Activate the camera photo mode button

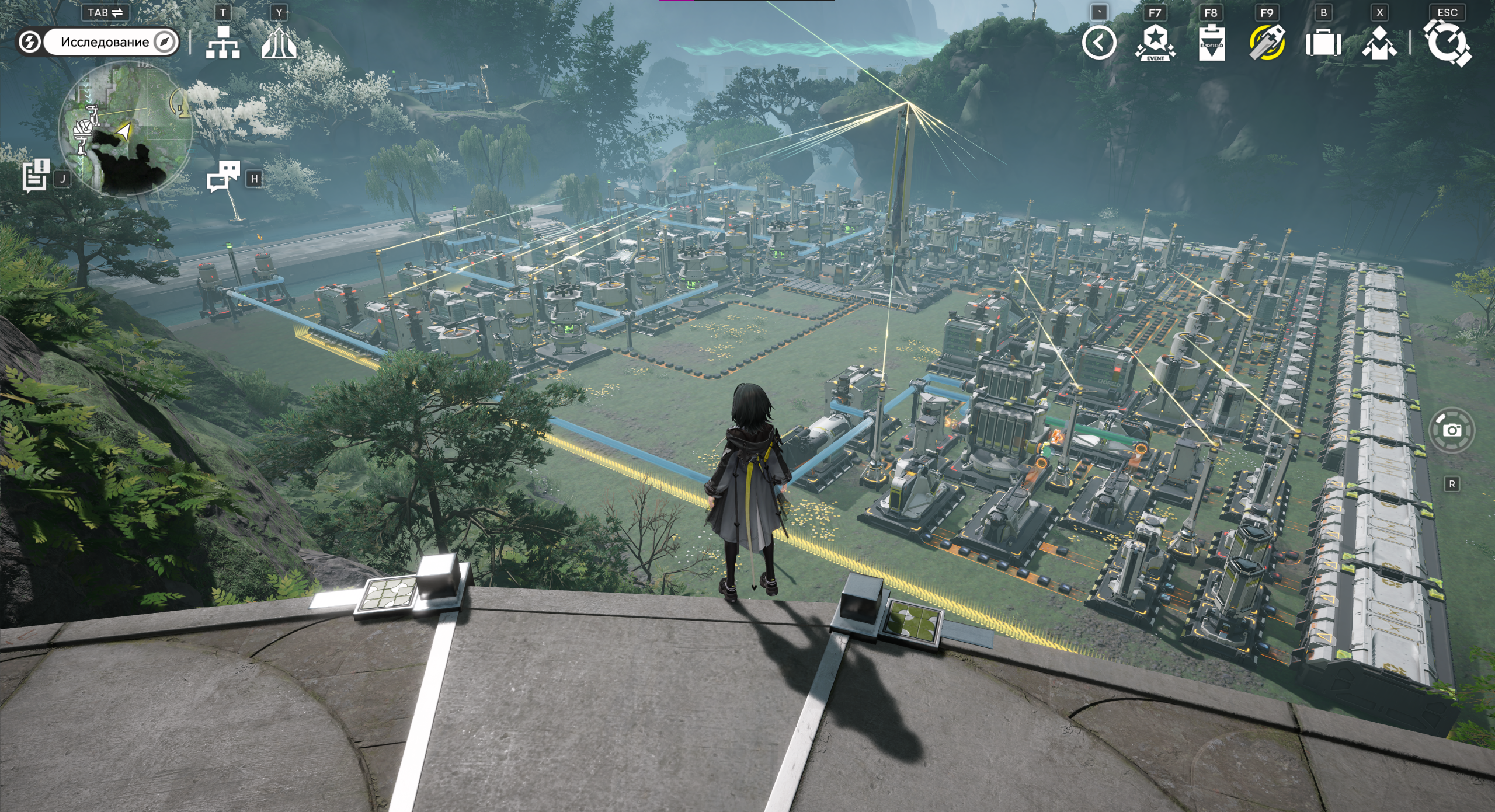[1451, 431]
